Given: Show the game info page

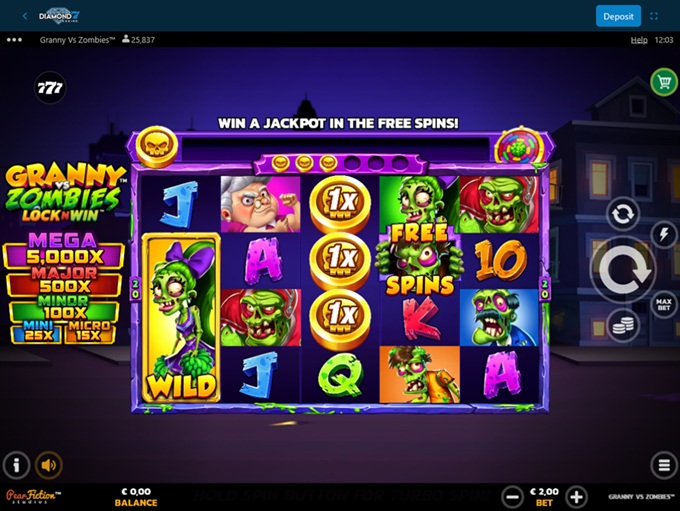Looking at the screenshot, I should [x=16, y=465].
